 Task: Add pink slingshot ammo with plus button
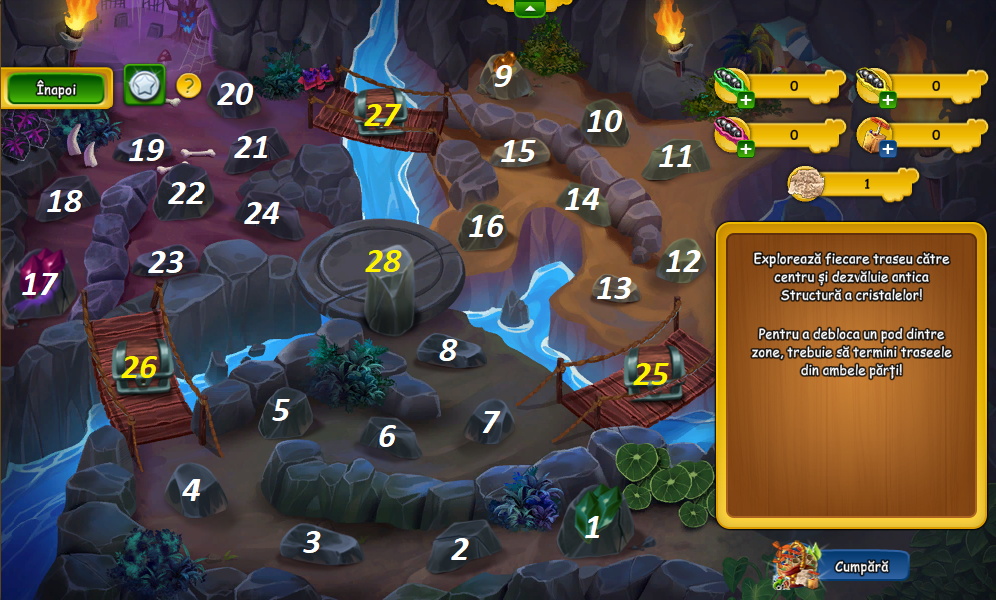coord(744,149)
